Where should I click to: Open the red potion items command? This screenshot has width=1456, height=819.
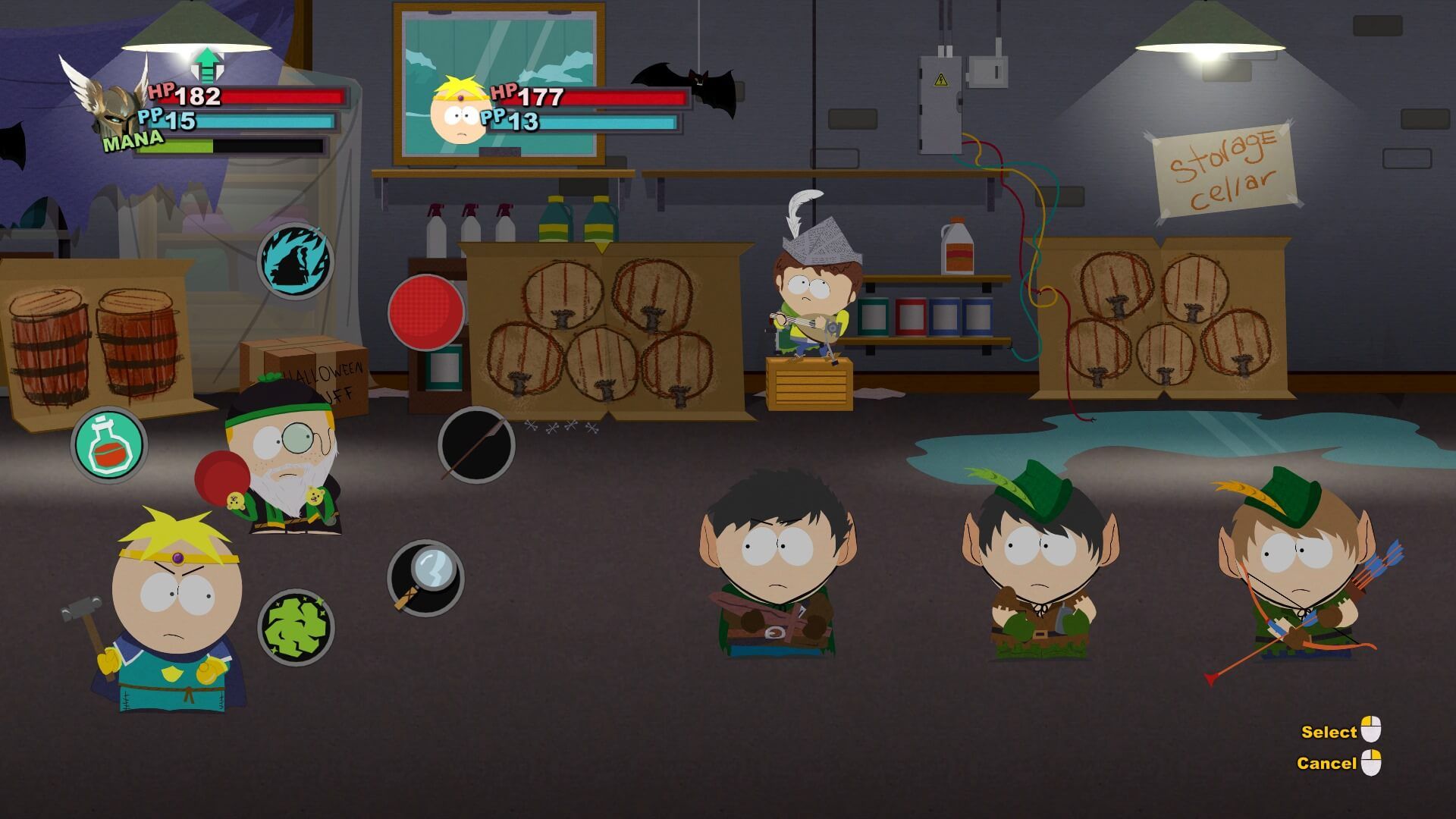[109, 446]
